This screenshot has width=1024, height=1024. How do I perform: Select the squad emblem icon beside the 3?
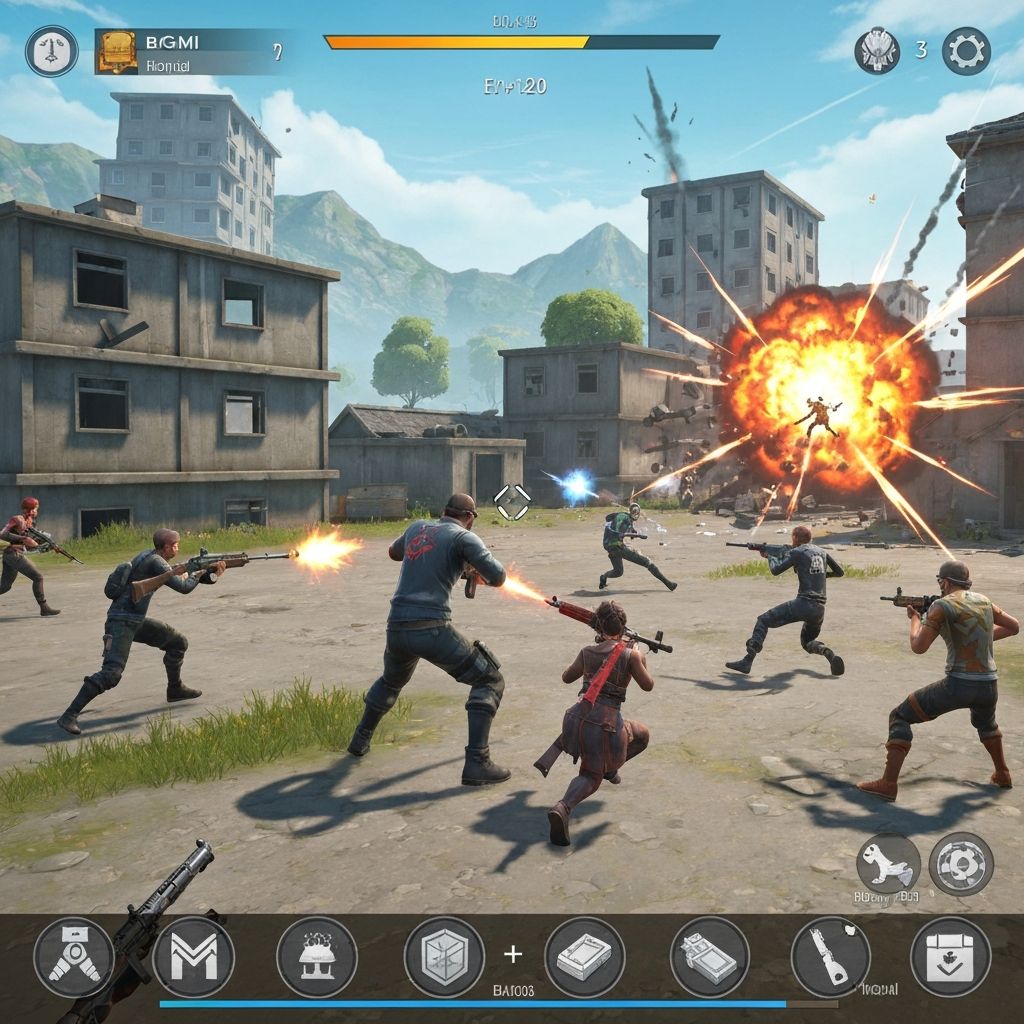click(x=877, y=51)
